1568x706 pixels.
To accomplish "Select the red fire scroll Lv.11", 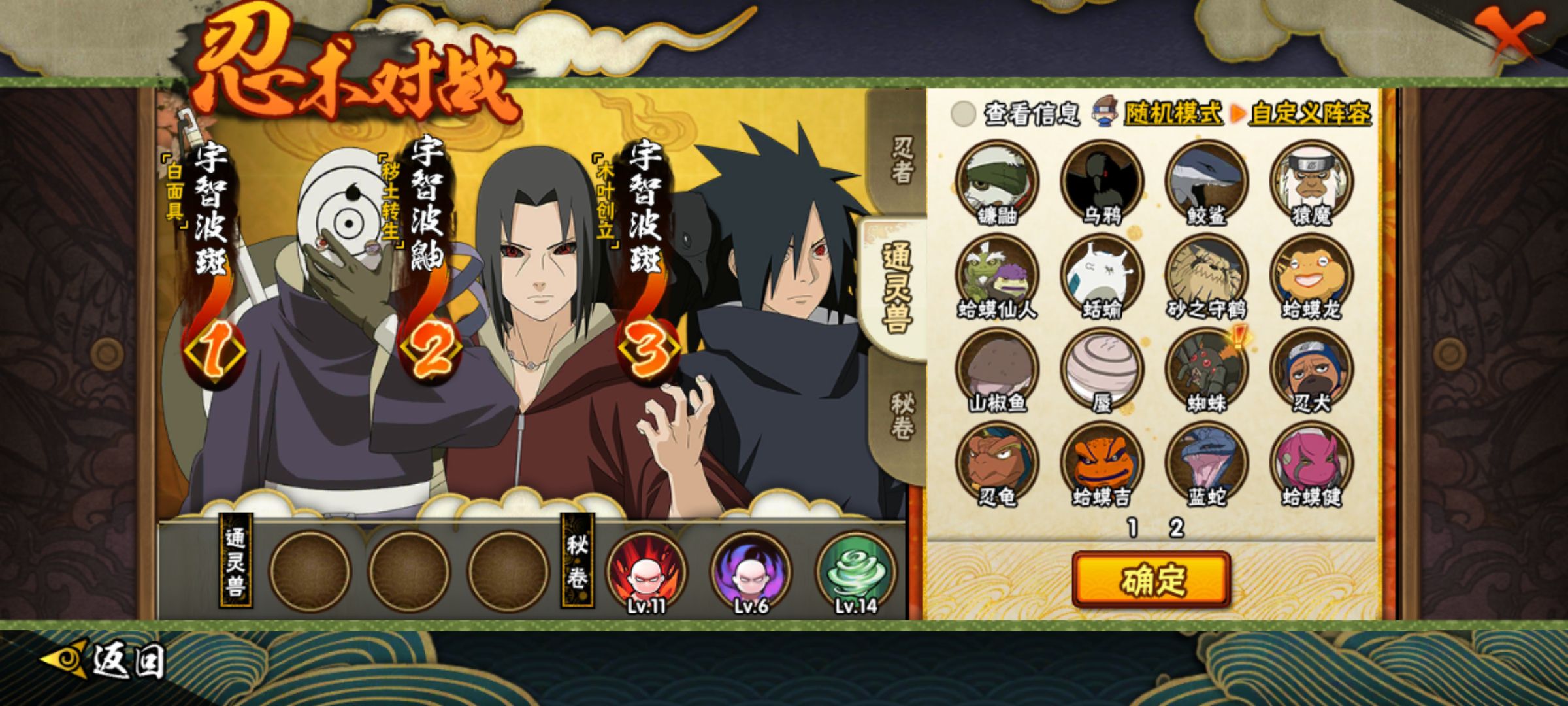I will pos(646,572).
